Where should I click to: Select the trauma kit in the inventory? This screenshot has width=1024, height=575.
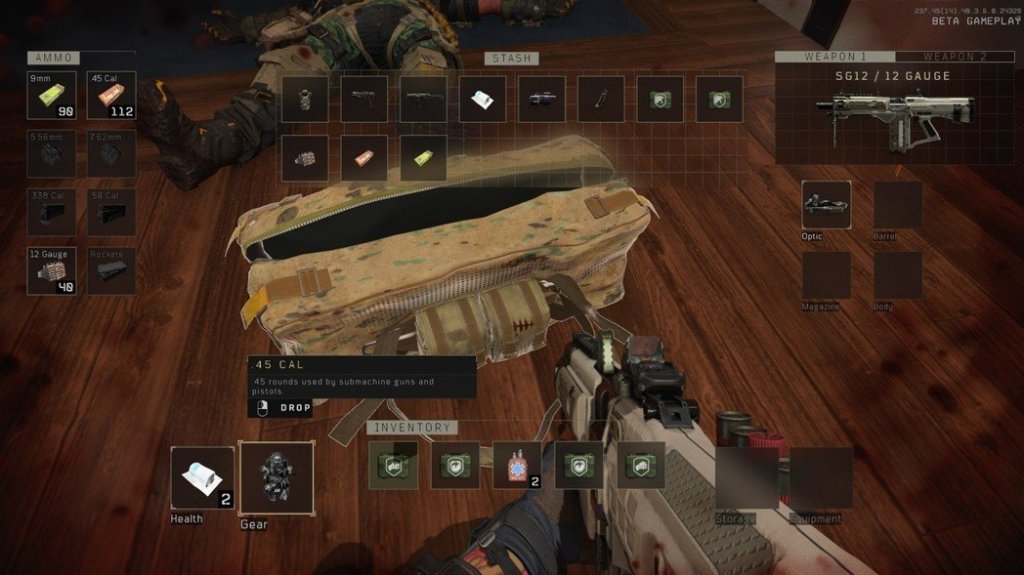coord(517,465)
